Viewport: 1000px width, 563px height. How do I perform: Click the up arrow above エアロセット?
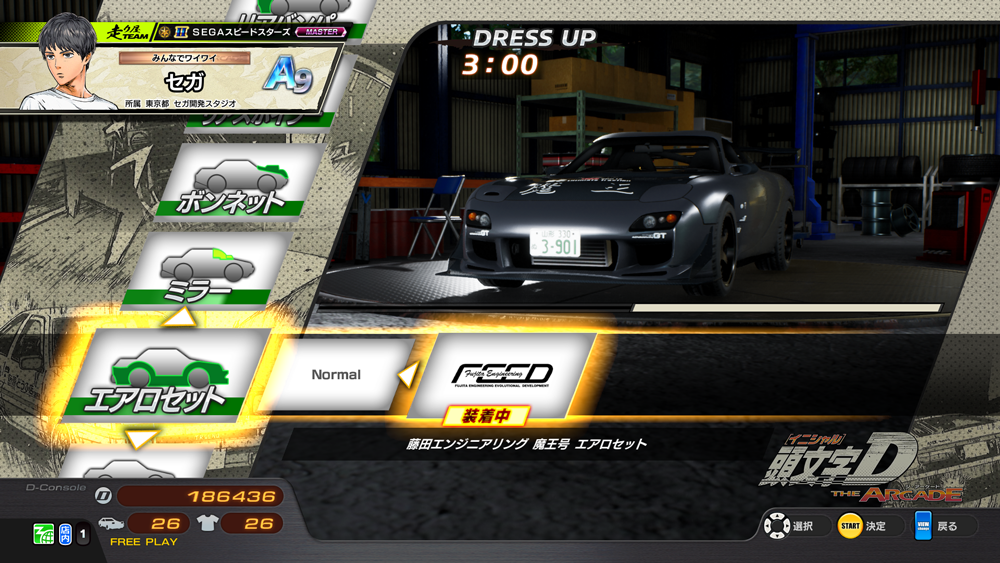pos(181,318)
